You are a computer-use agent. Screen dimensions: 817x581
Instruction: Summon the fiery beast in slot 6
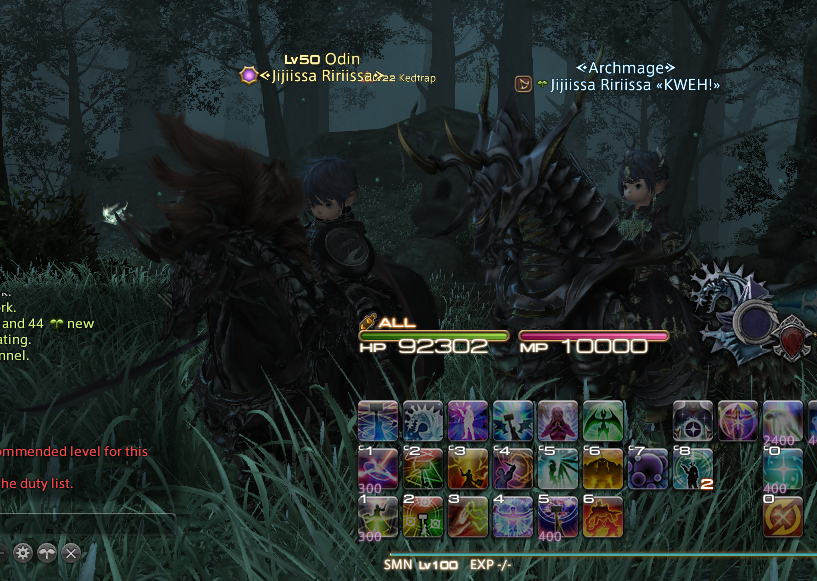[603, 517]
